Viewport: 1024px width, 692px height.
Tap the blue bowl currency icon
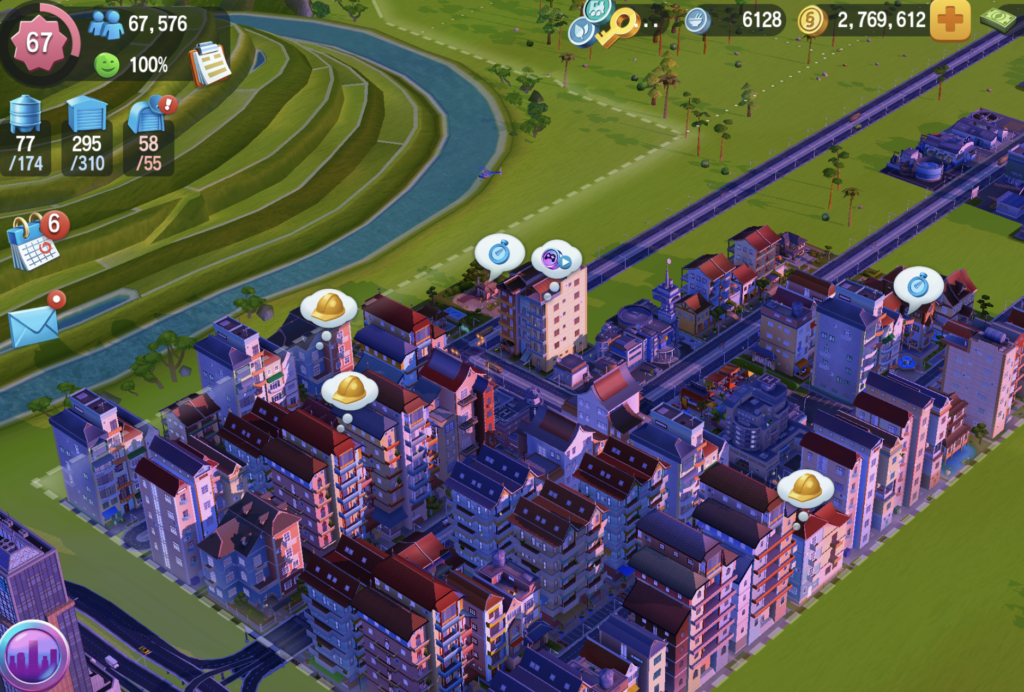697,20
